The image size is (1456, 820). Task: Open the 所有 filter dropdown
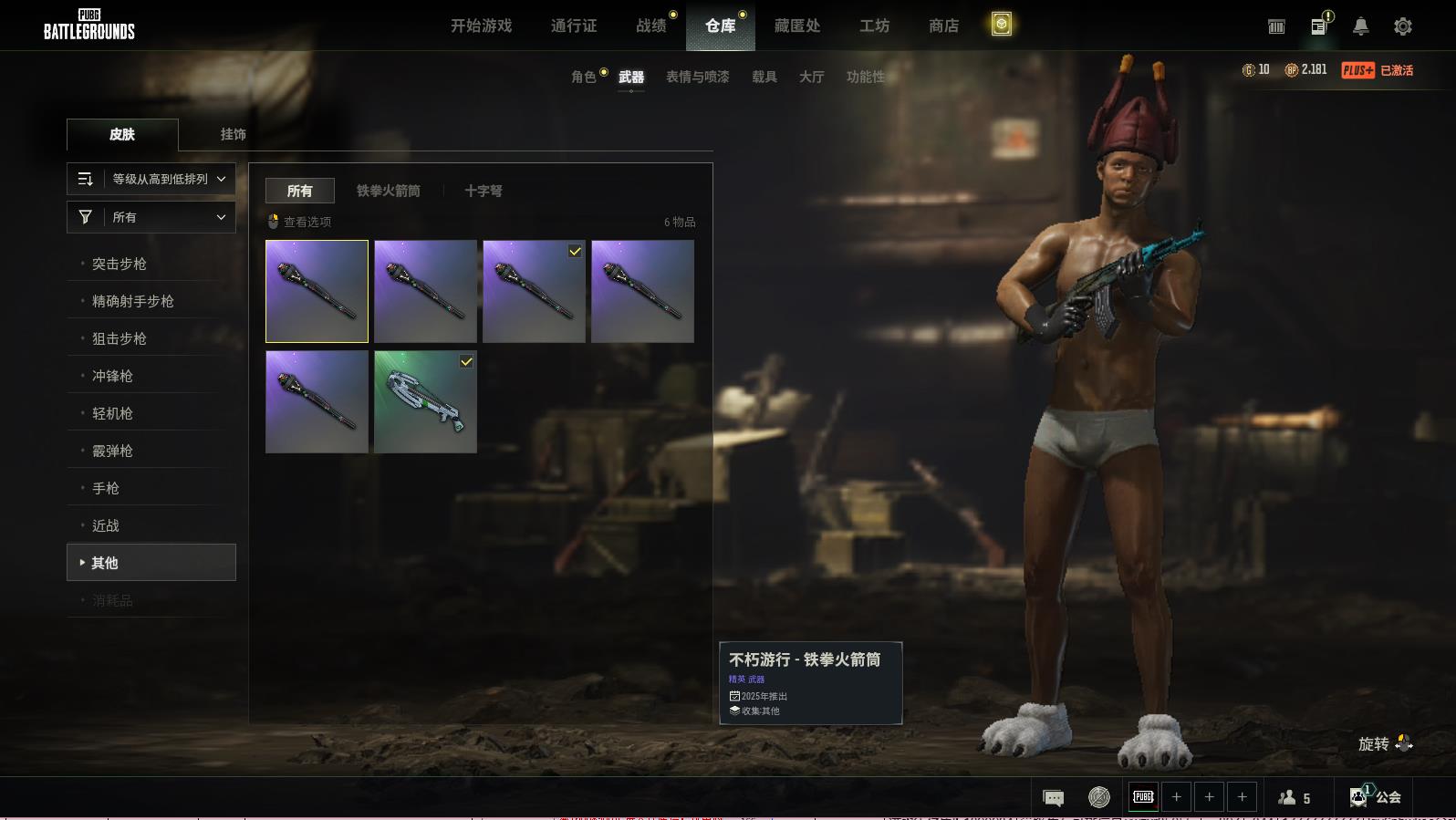point(151,217)
